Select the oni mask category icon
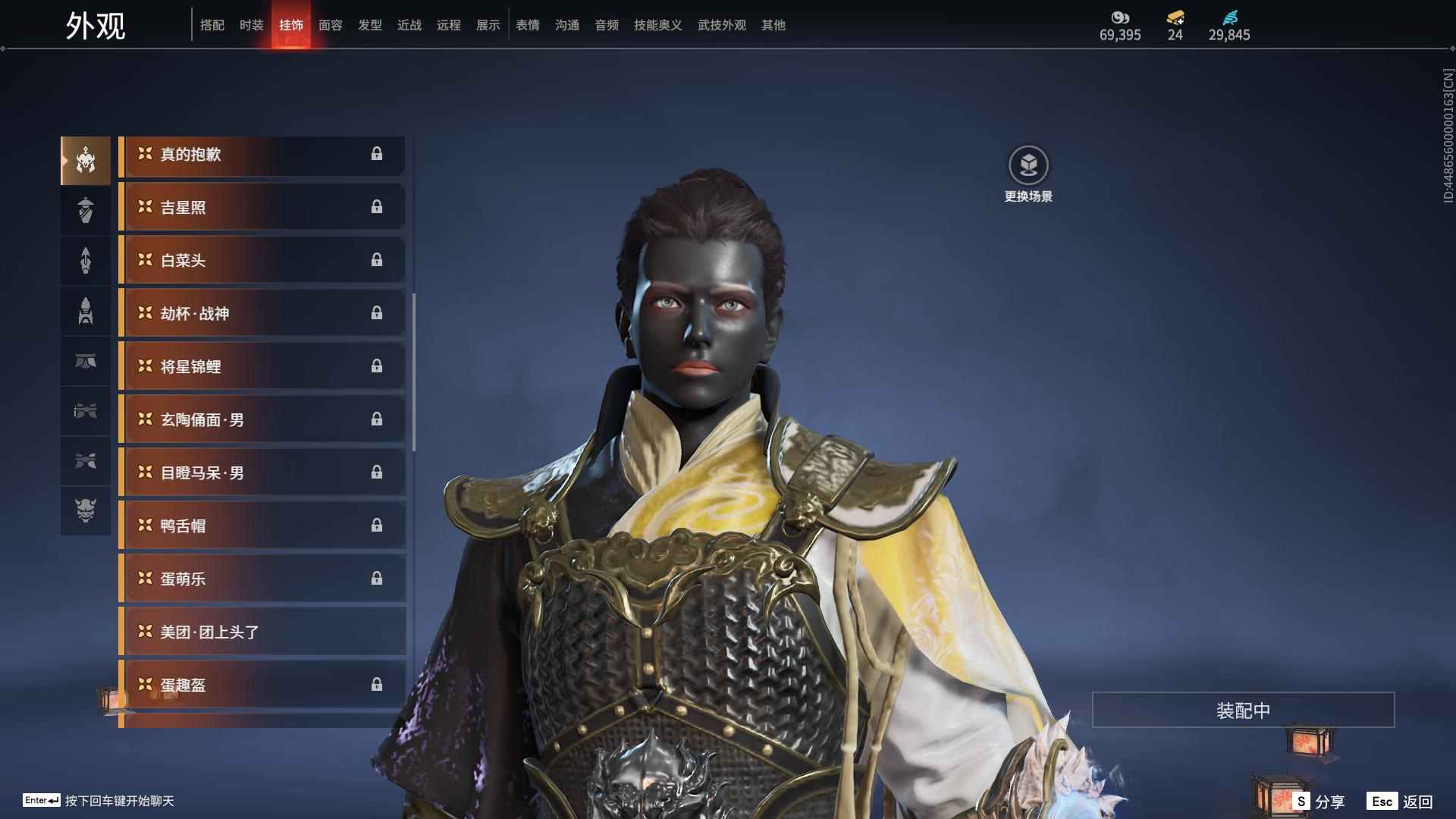 (x=86, y=510)
